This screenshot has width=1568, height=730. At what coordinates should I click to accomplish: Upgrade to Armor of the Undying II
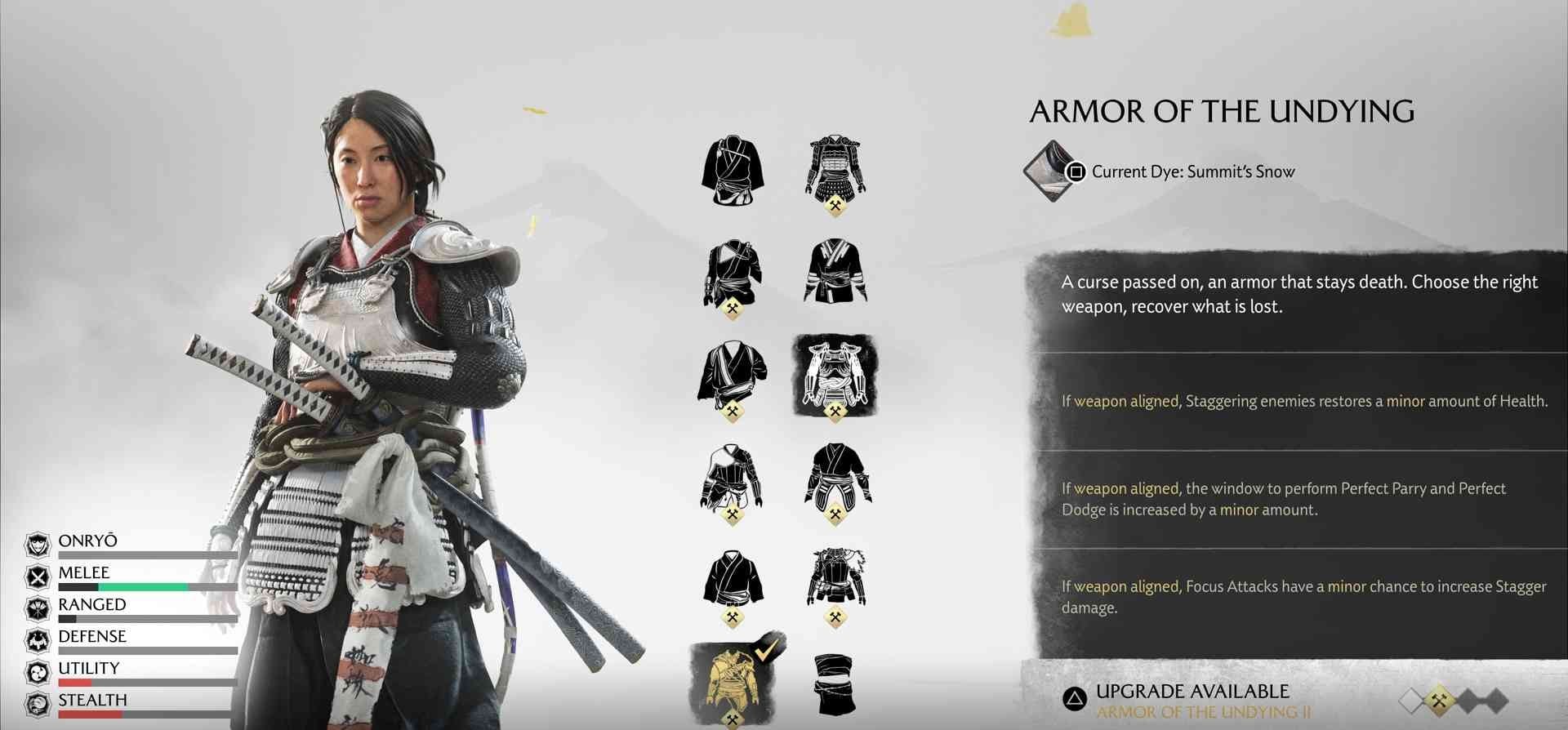tap(1191, 701)
